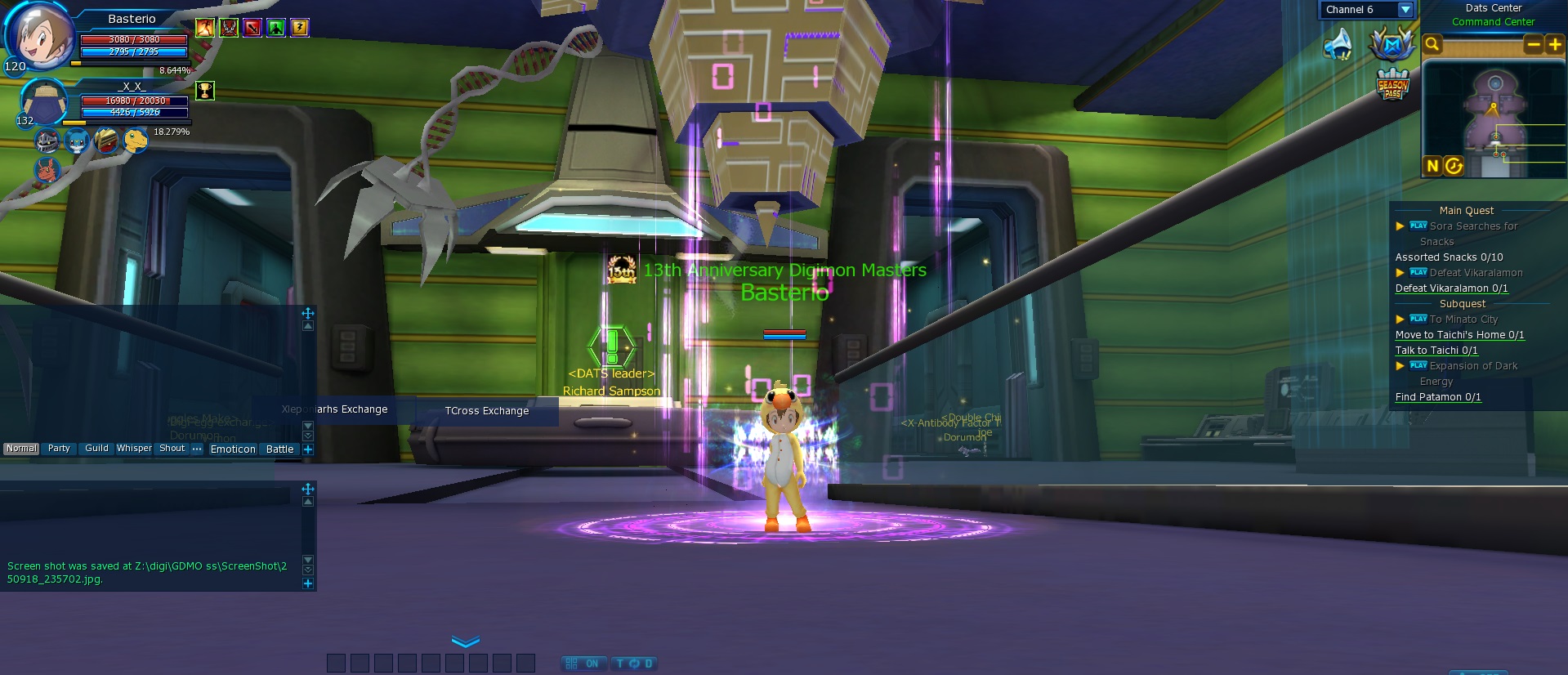Select the Agumon partner portrait
The image size is (1568, 675).
pyautogui.click(x=136, y=141)
